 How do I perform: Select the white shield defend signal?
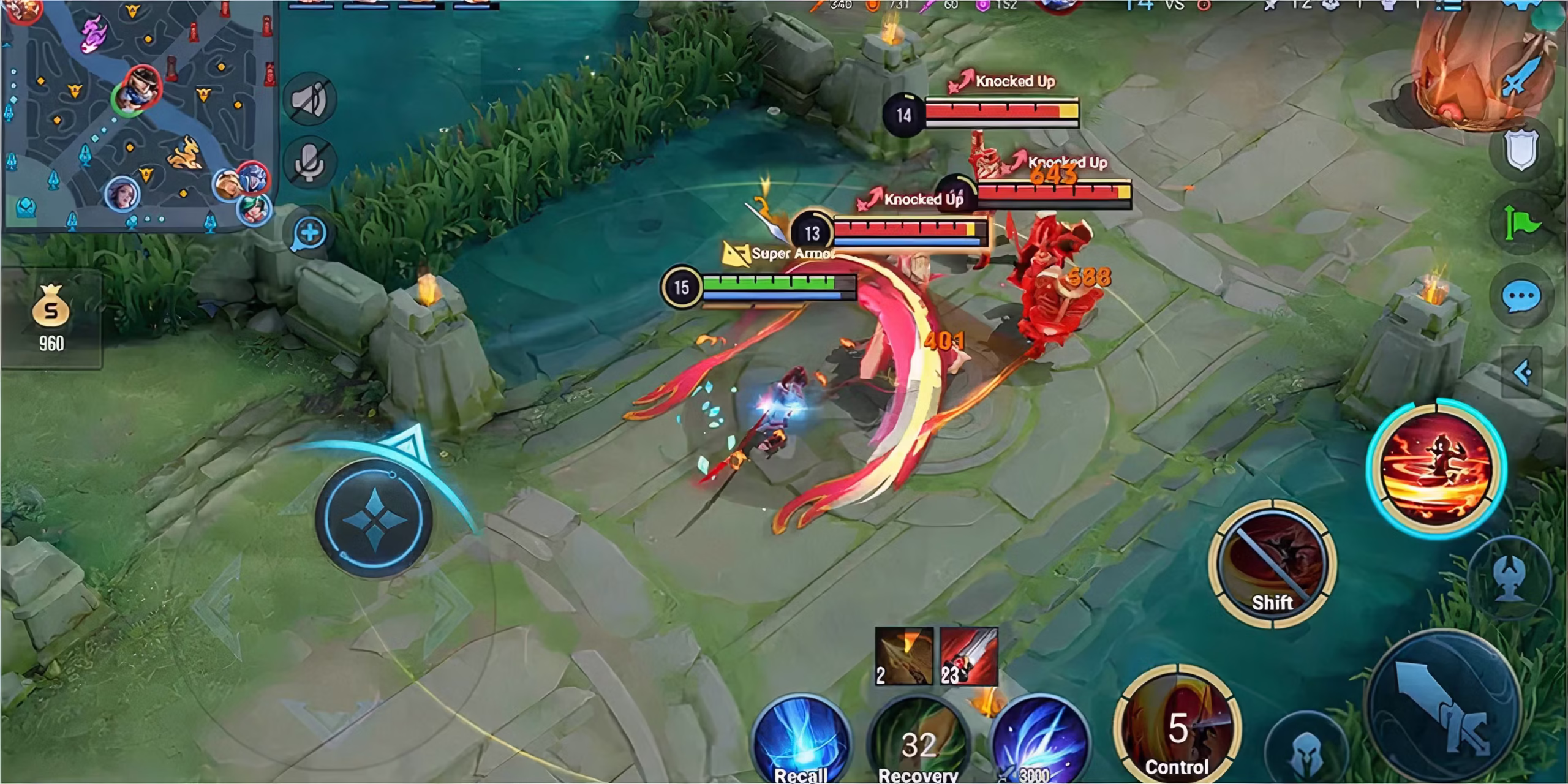(1521, 150)
